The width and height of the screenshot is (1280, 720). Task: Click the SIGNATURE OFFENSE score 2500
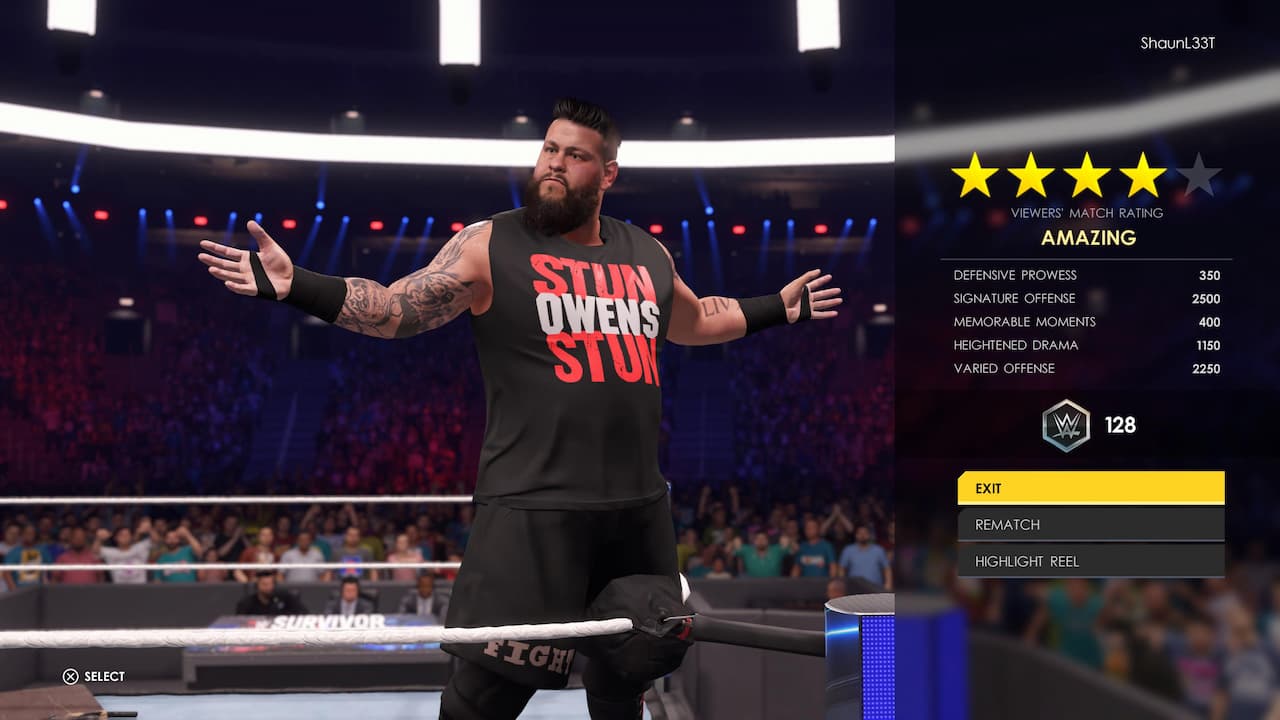click(1207, 298)
